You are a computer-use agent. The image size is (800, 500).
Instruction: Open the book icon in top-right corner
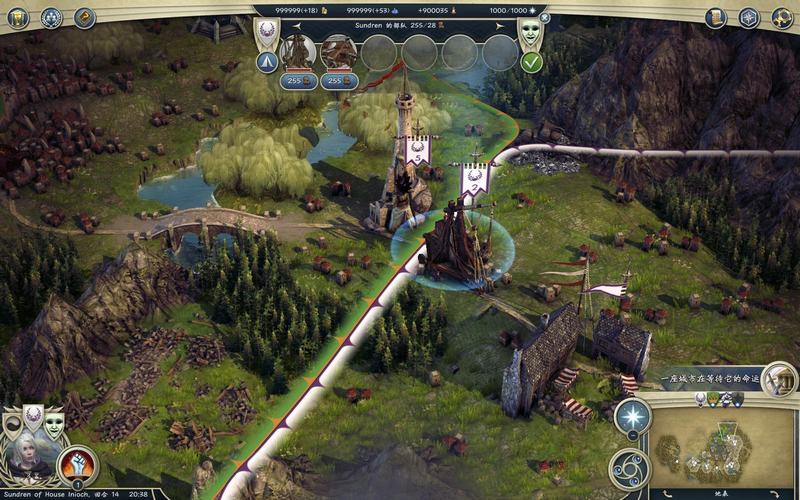point(716,17)
